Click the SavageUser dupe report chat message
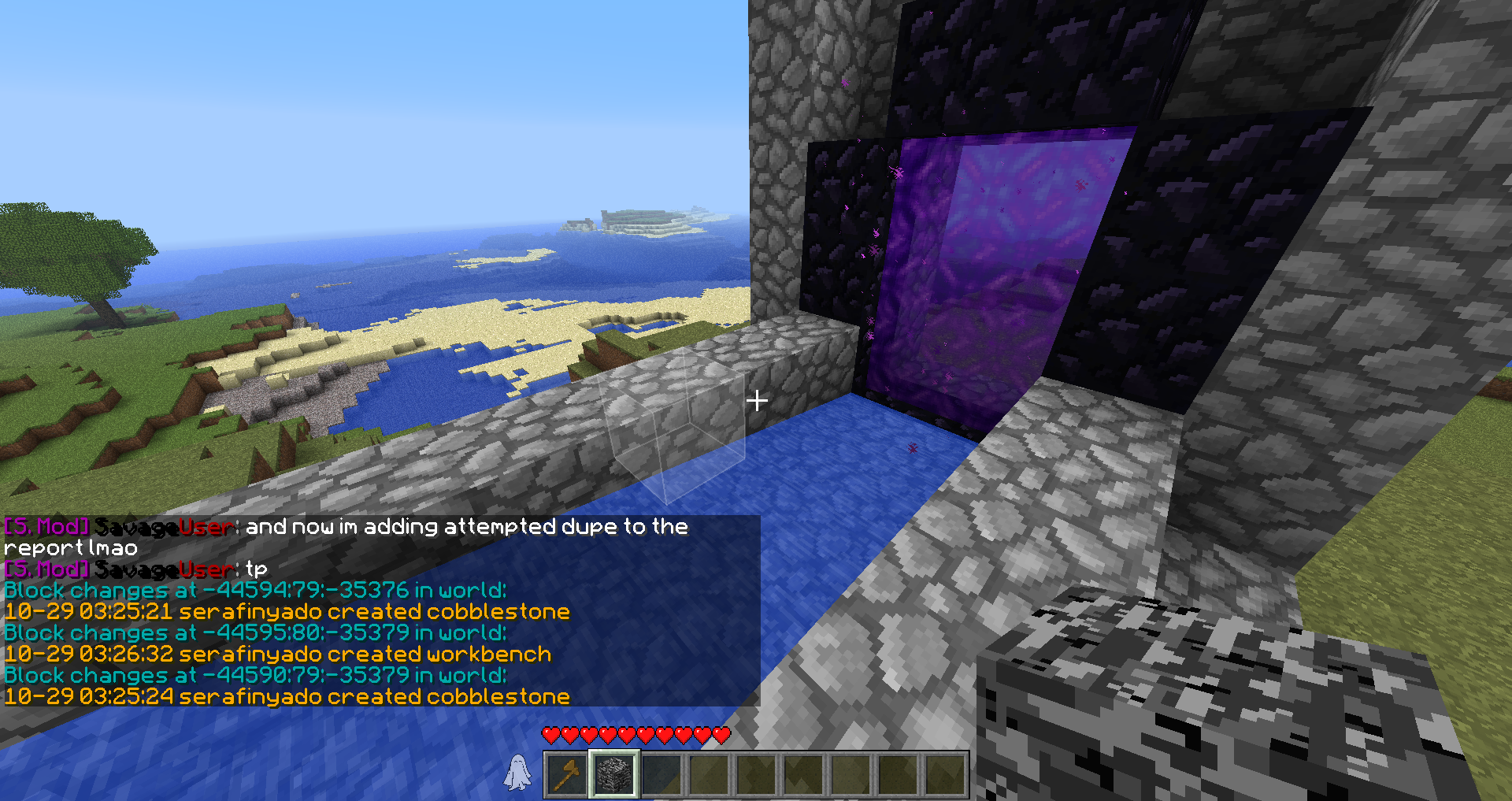This screenshot has width=1512, height=801. pos(346,536)
